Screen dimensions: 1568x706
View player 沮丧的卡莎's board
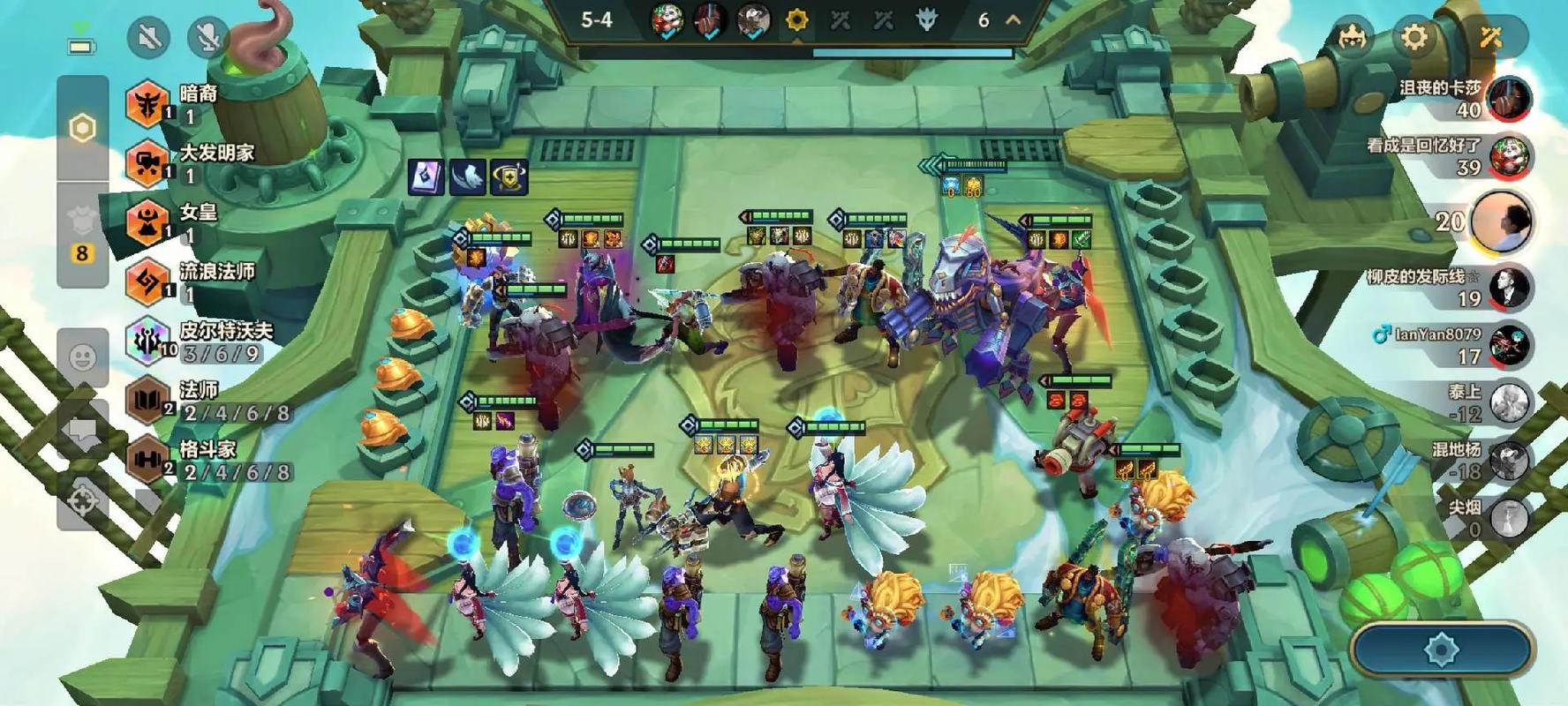1508,98
